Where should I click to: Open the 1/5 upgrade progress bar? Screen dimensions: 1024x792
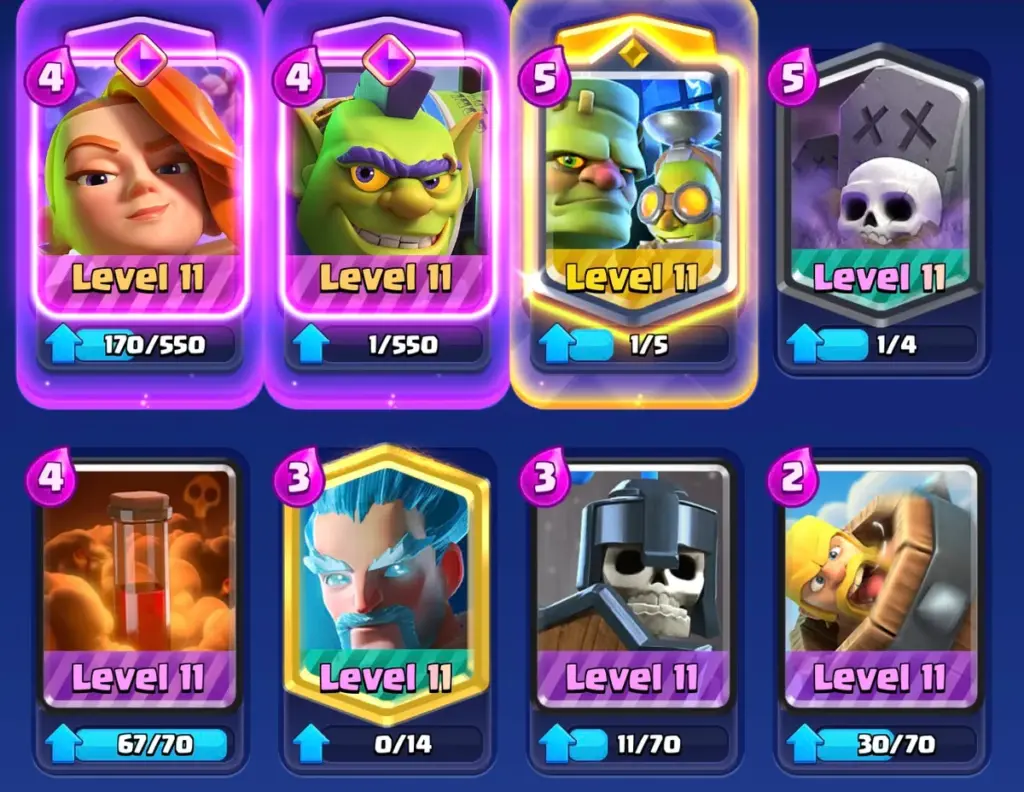tap(633, 346)
